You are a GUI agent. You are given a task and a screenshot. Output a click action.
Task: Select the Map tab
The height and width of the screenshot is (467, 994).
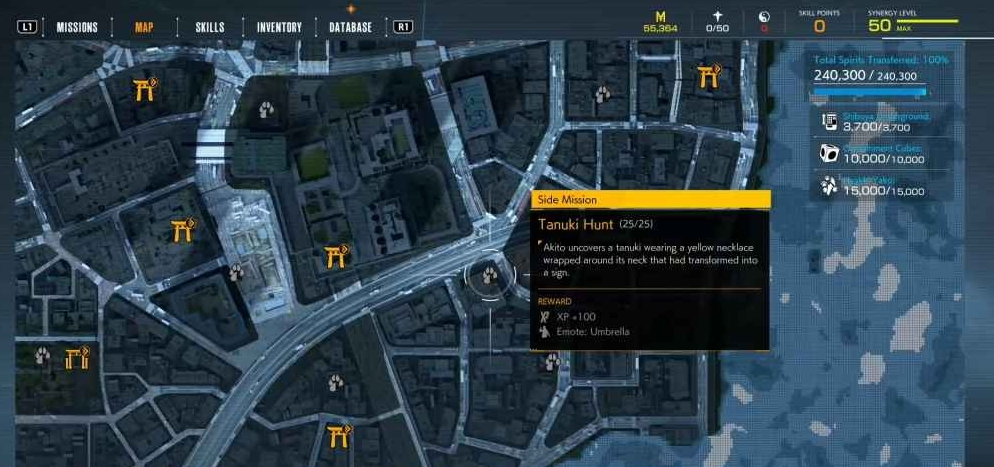click(x=145, y=27)
